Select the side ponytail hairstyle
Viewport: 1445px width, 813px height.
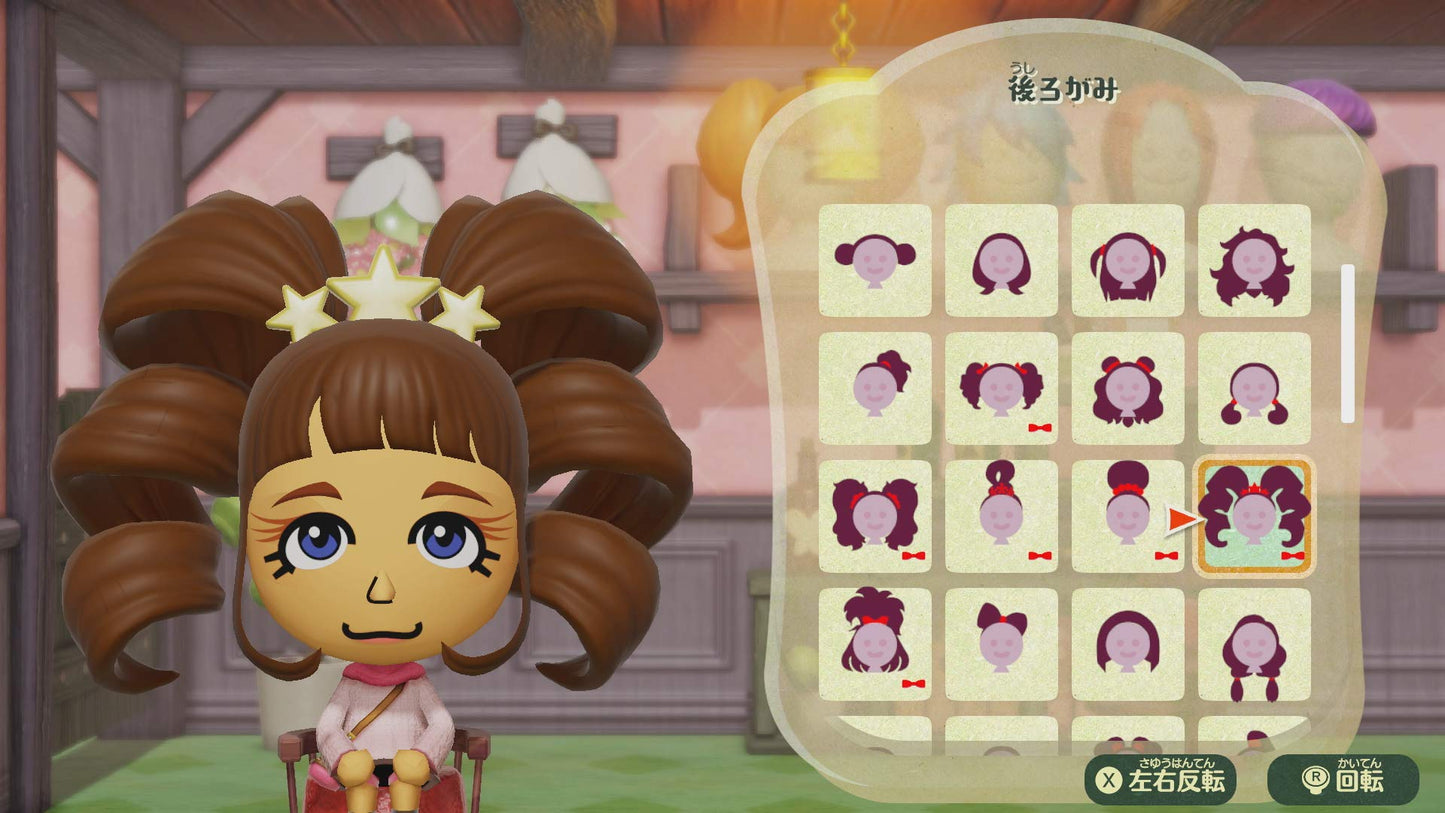(876, 388)
